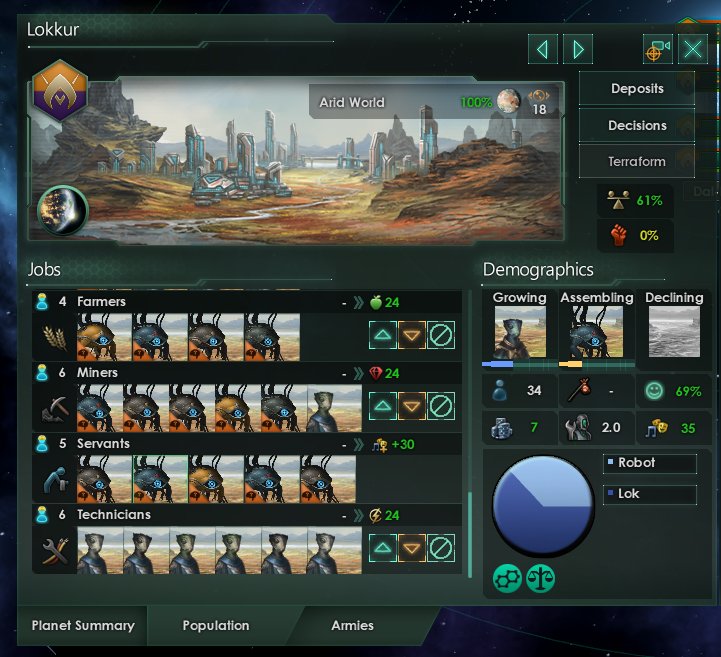Choose Lok in the species legend
721x657 pixels.
648,494
